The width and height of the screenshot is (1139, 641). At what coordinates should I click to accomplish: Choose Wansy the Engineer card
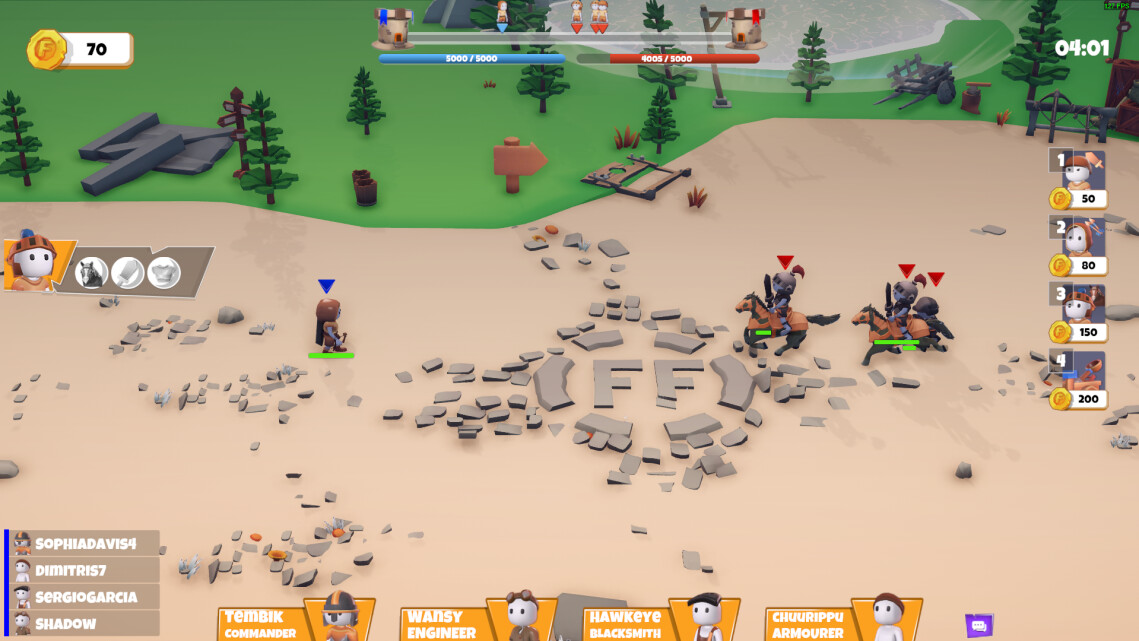(478, 621)
